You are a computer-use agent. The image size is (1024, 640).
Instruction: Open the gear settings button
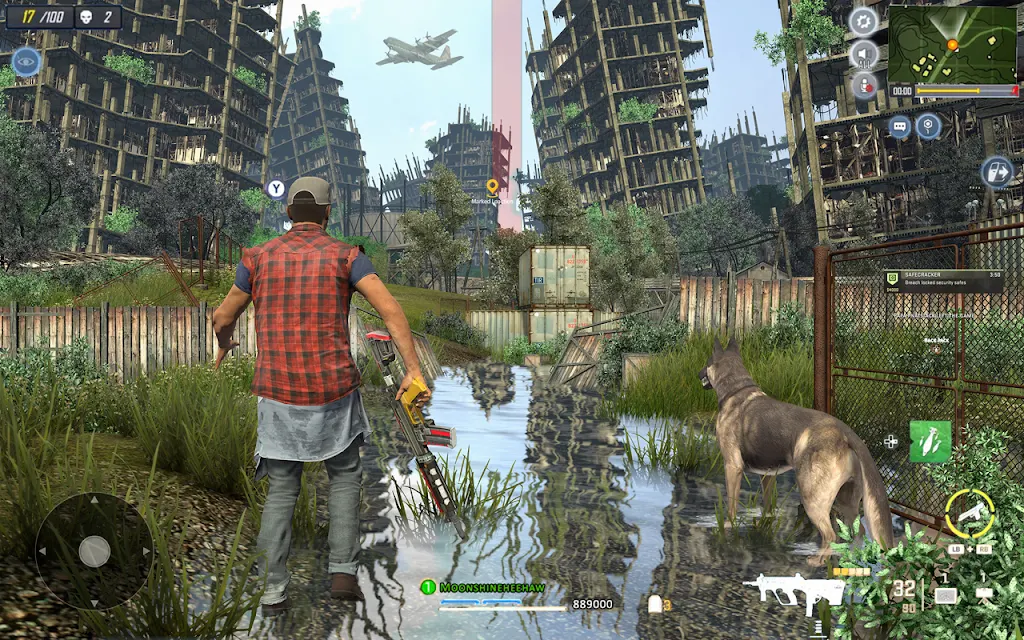[863, 21]
